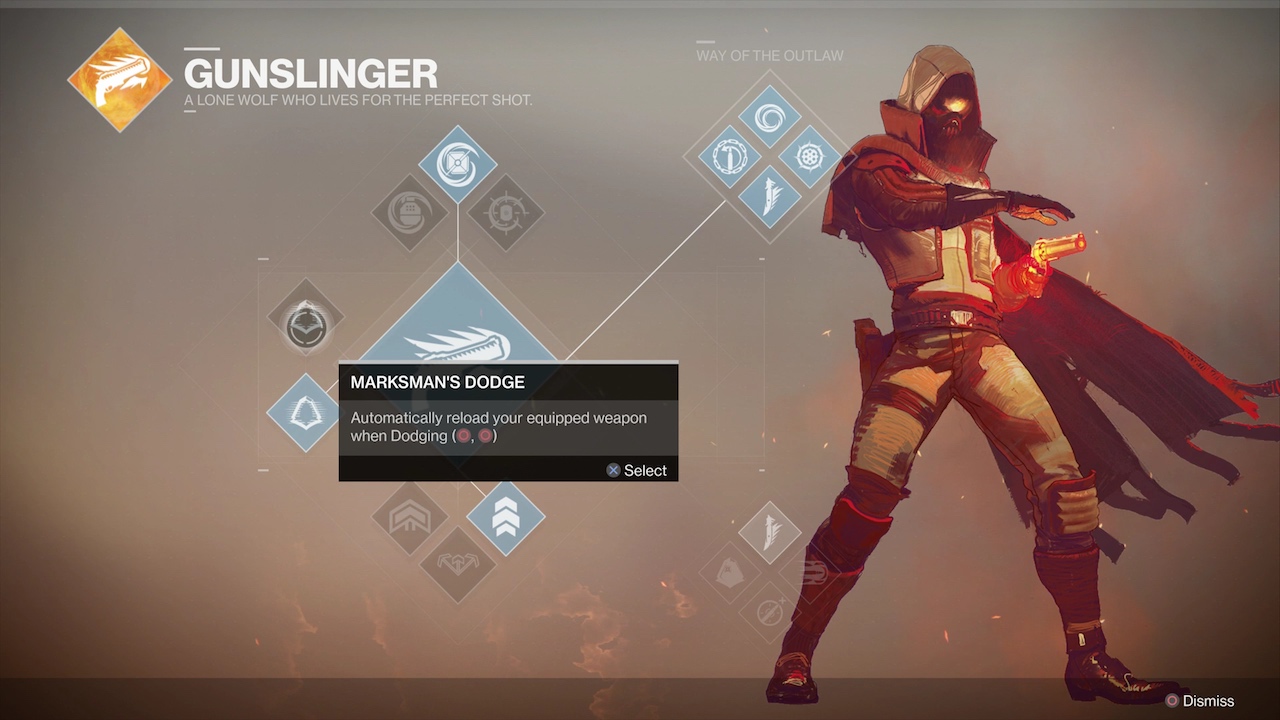Choose the six-shooter cylinder Outlaw perk

click(x=809, y=156)
